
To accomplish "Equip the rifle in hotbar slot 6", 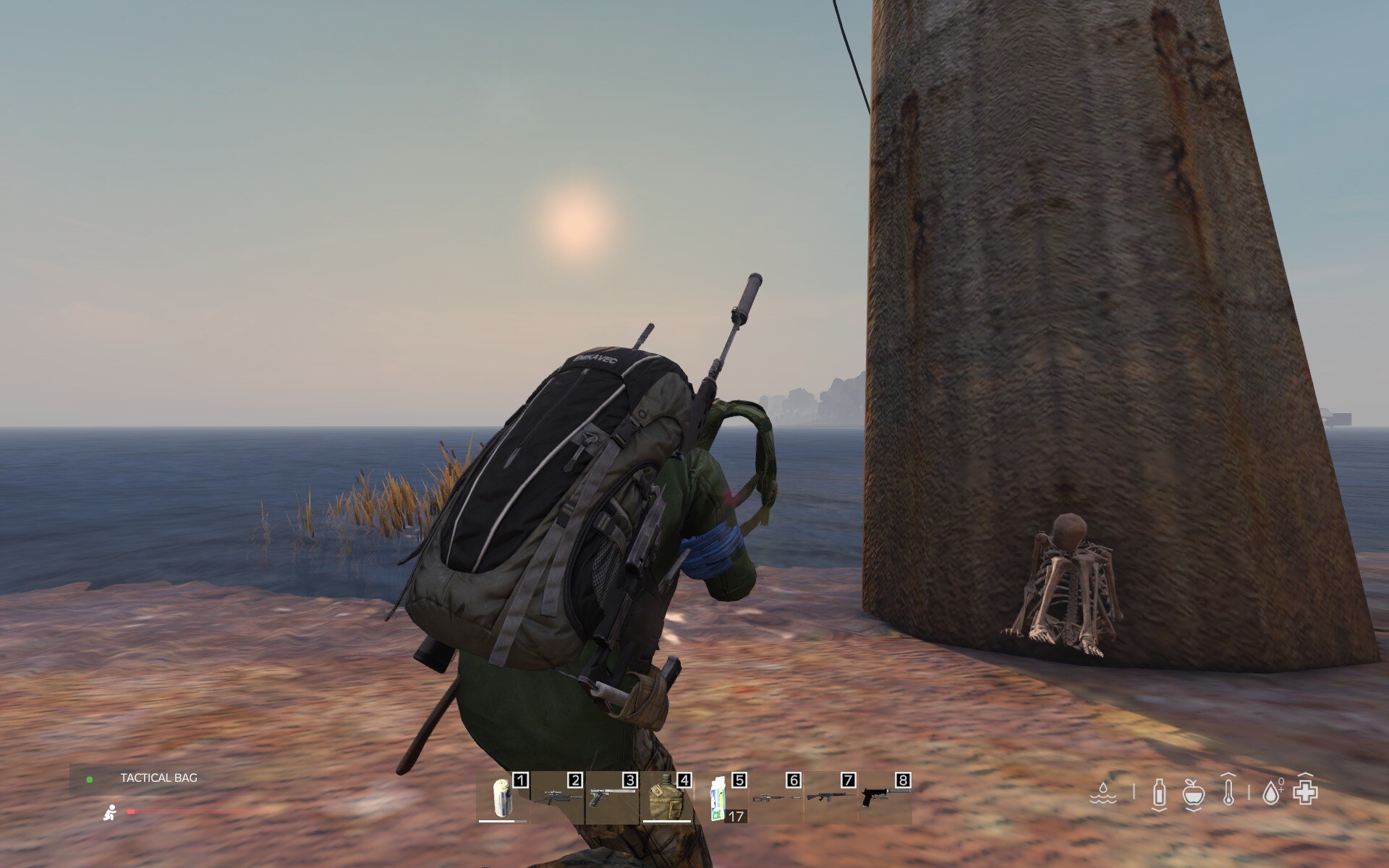I will [776, 799].
